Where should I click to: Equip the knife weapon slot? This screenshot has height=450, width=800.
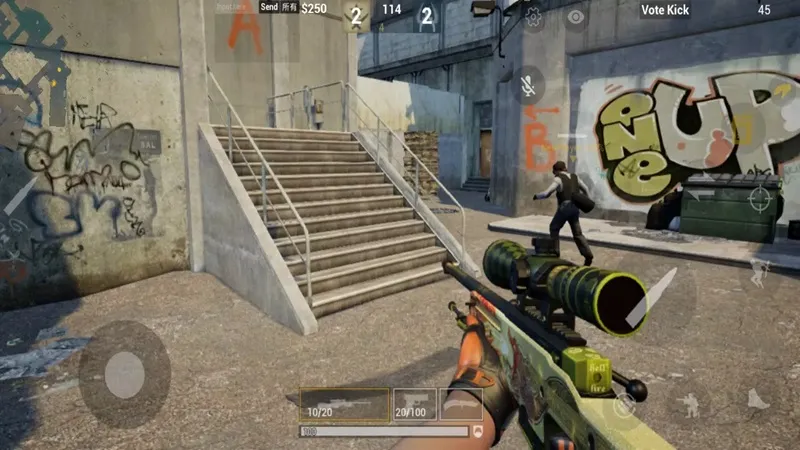tap(461, 404)
